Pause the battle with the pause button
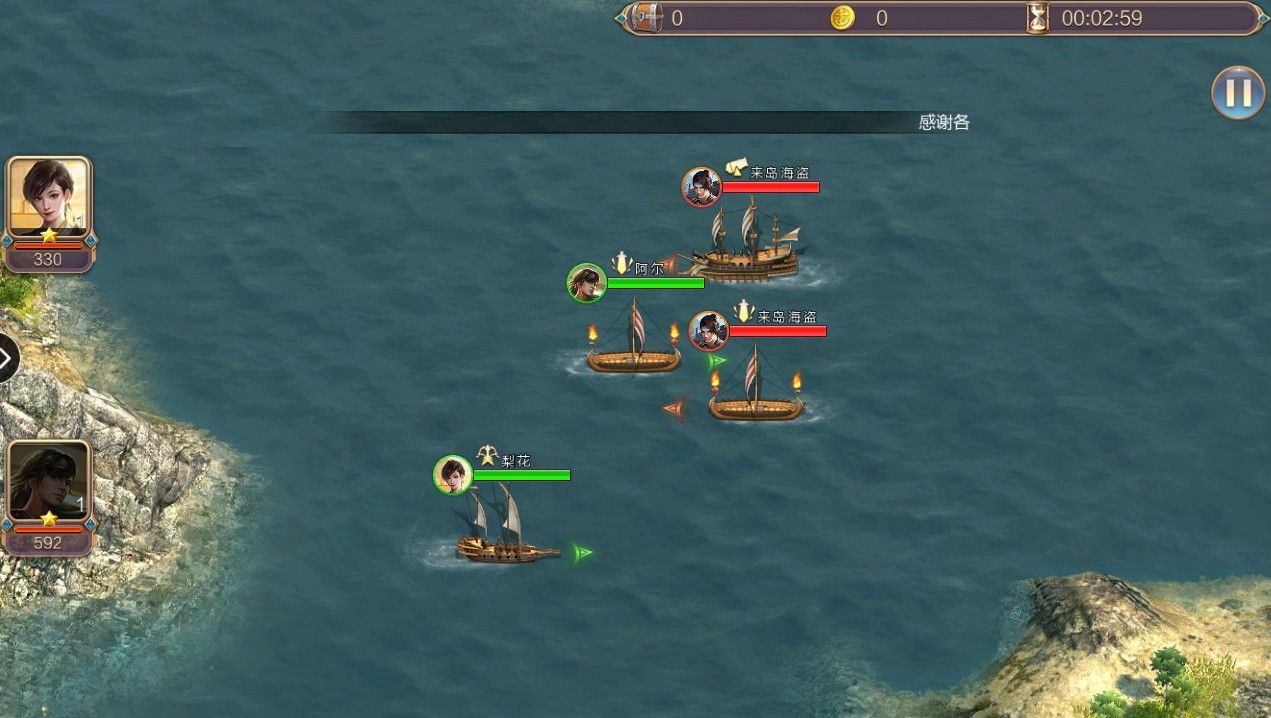Screen dimensions: 1271x718 coord(1237,93)
